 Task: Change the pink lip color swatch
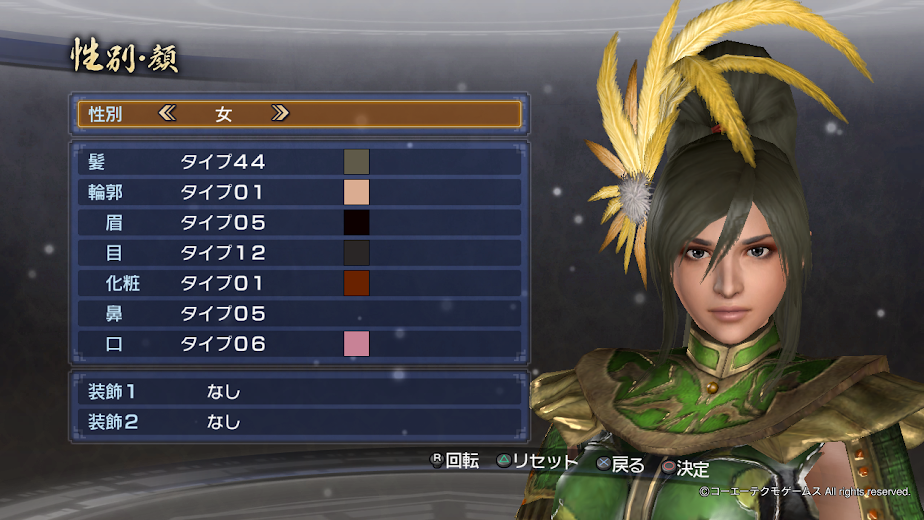click(x=357, y=344)
